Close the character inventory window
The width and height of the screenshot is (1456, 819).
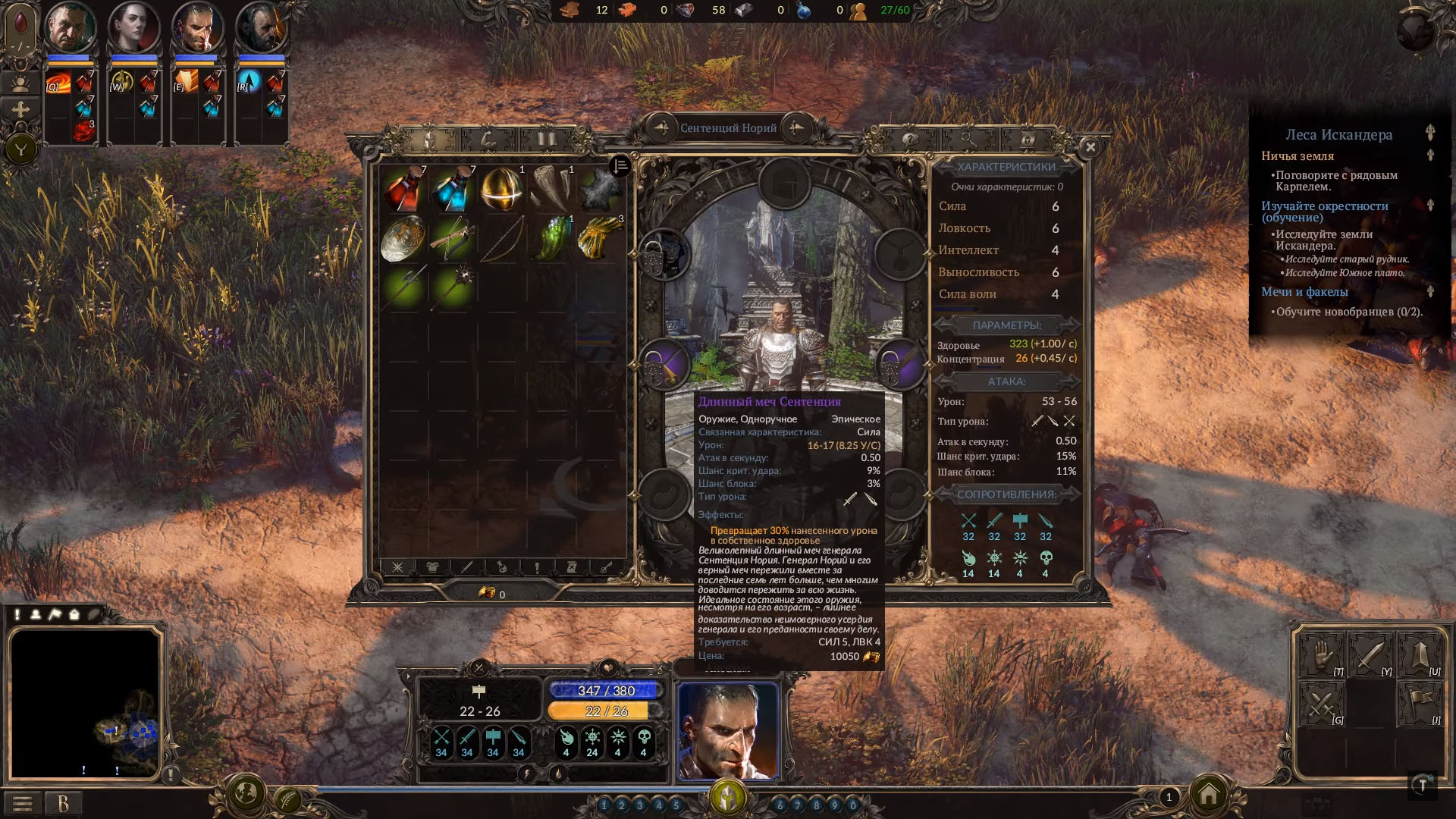[1090, 147]
